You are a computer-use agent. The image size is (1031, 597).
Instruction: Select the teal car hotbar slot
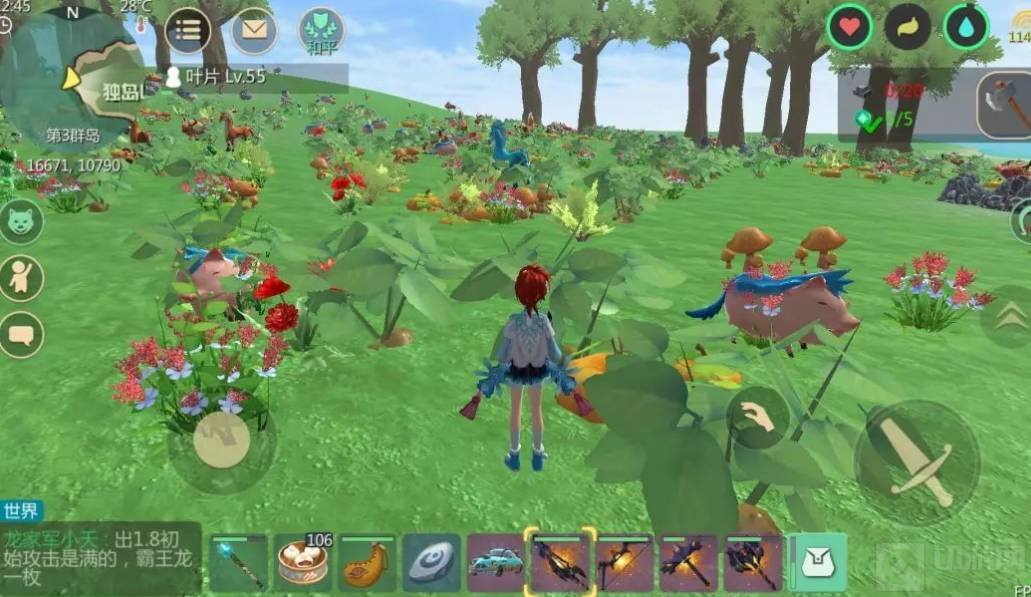(496, 563)
